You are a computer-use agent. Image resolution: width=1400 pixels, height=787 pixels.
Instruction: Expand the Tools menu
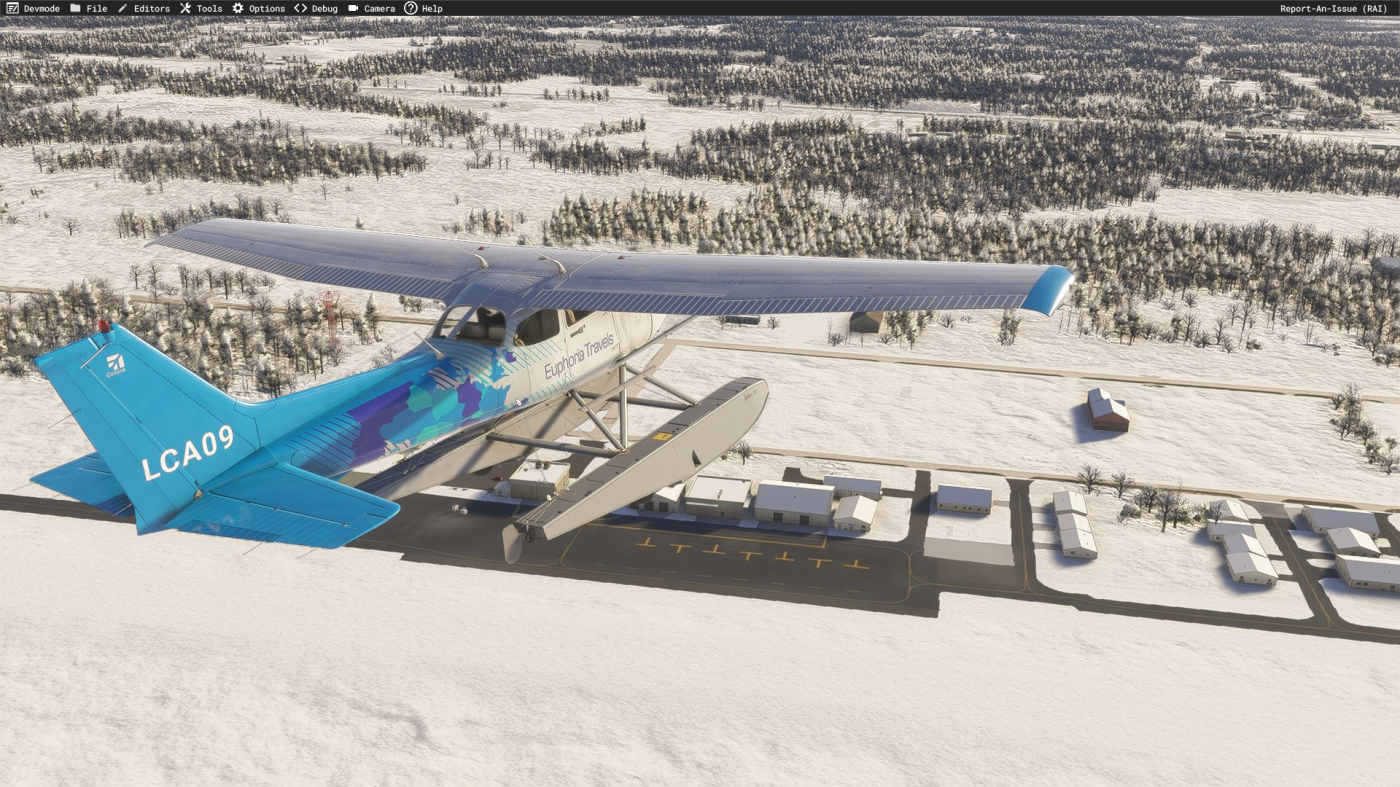click(201, 8)
